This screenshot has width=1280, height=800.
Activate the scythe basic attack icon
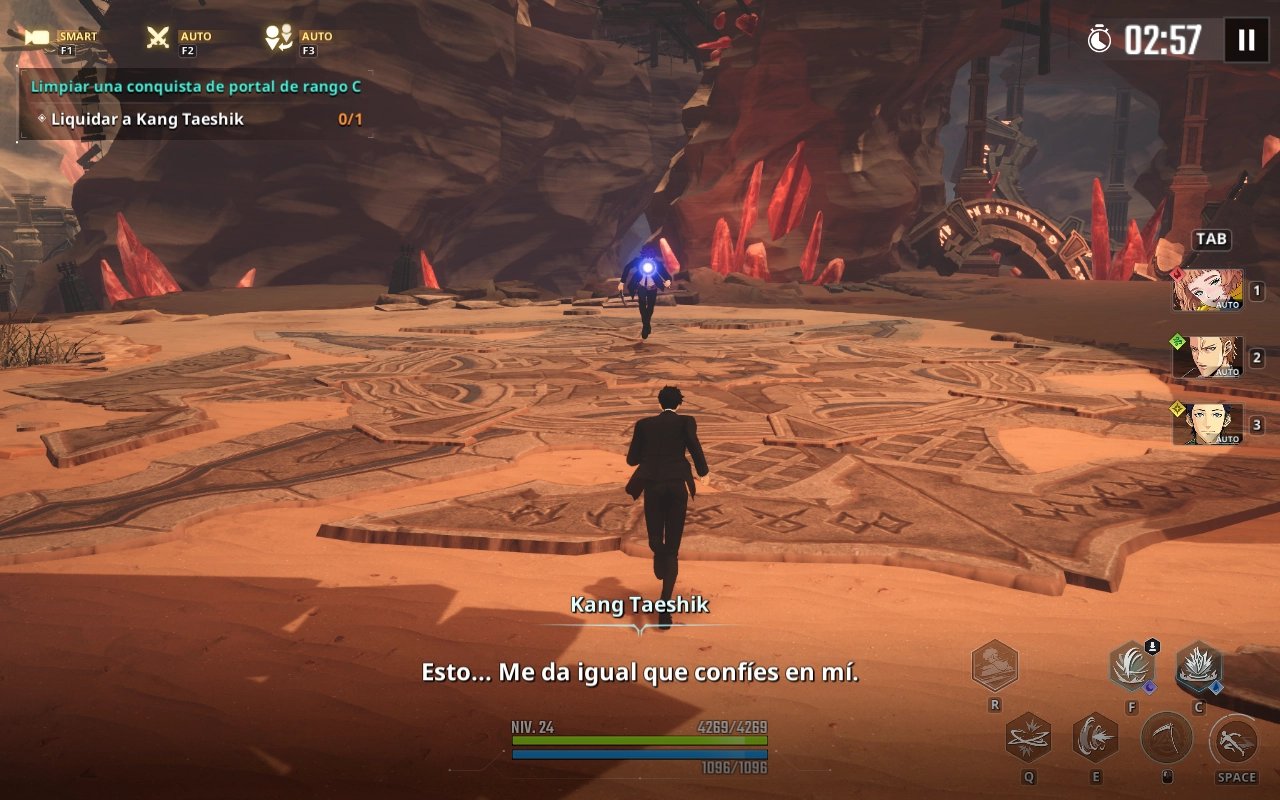tap(1166, 738)
